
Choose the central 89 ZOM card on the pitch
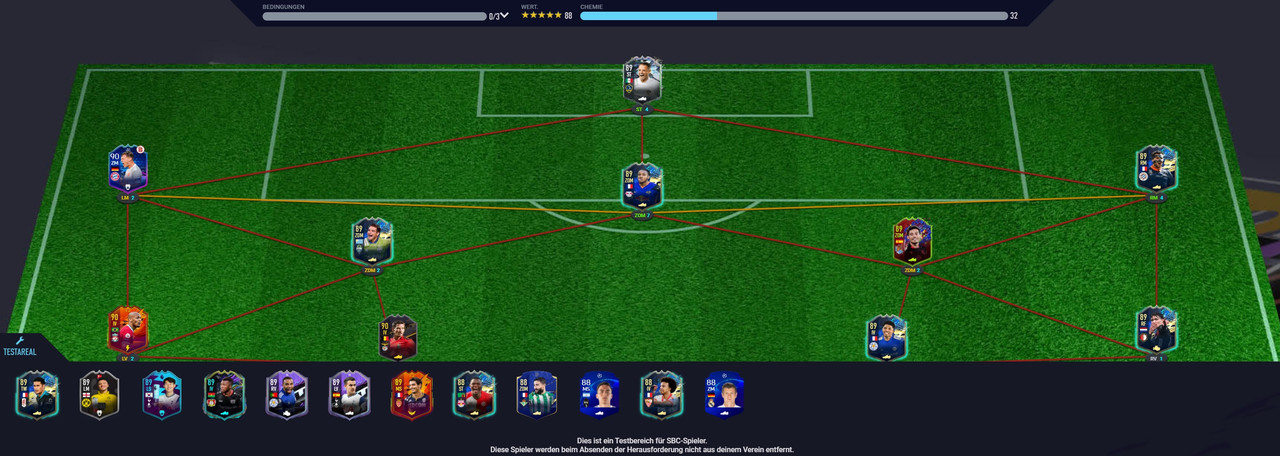[642, 186]
